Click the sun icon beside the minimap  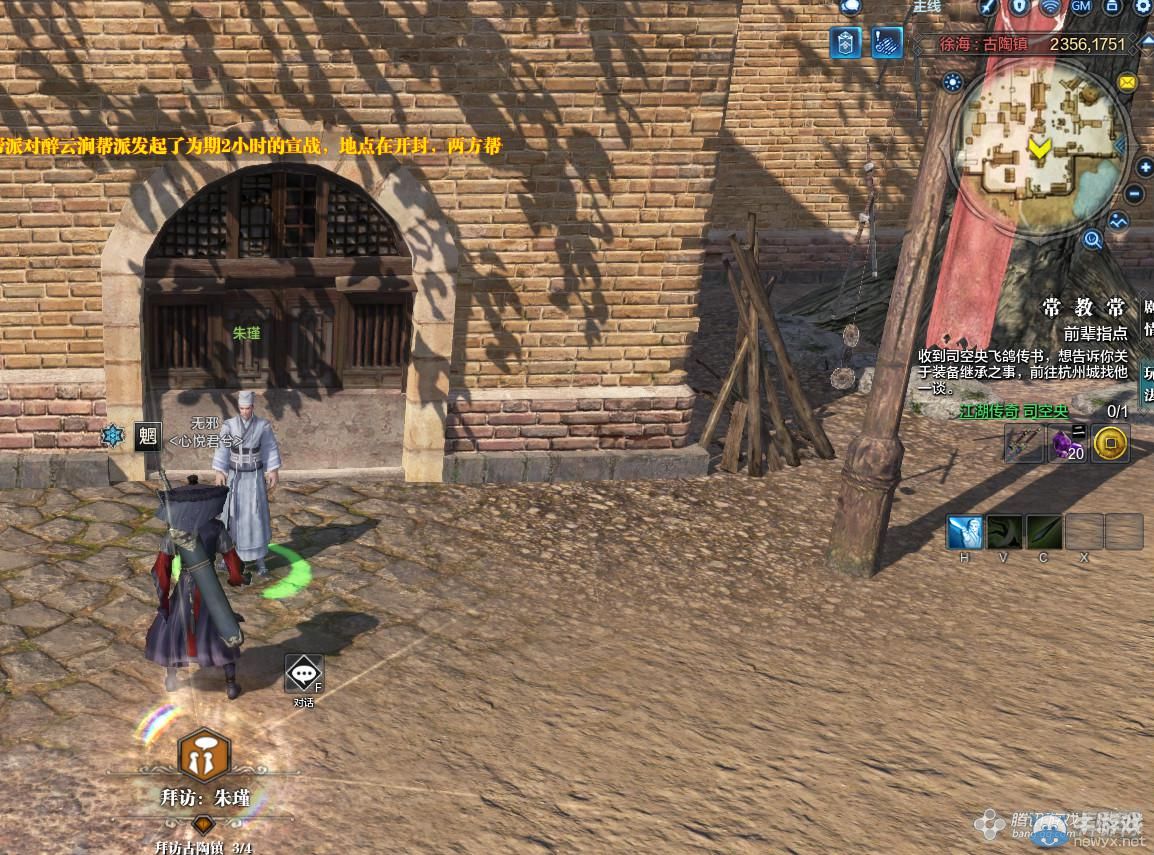[952, 83]
